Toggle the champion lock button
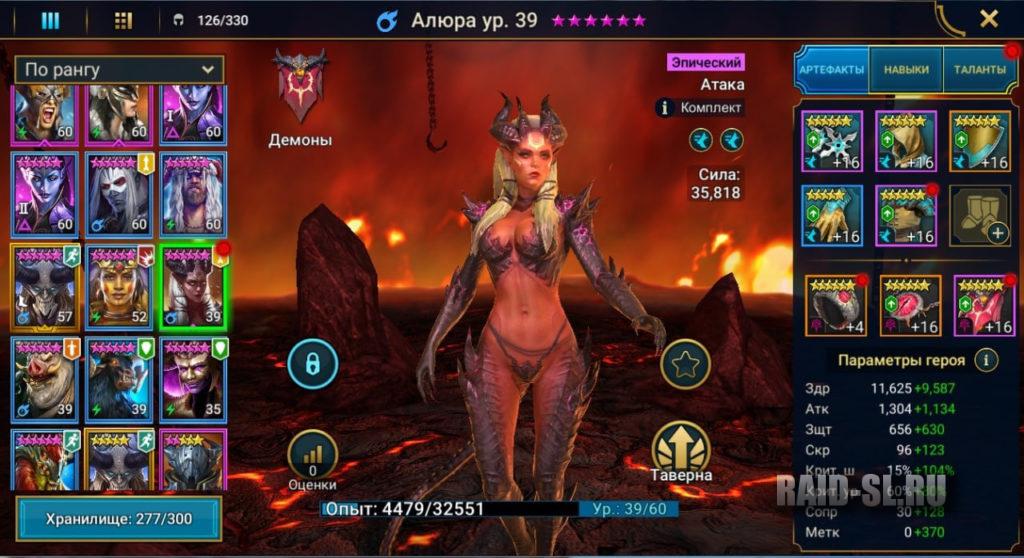Viewport: 1024px width, 558px height. pos(312,365)
